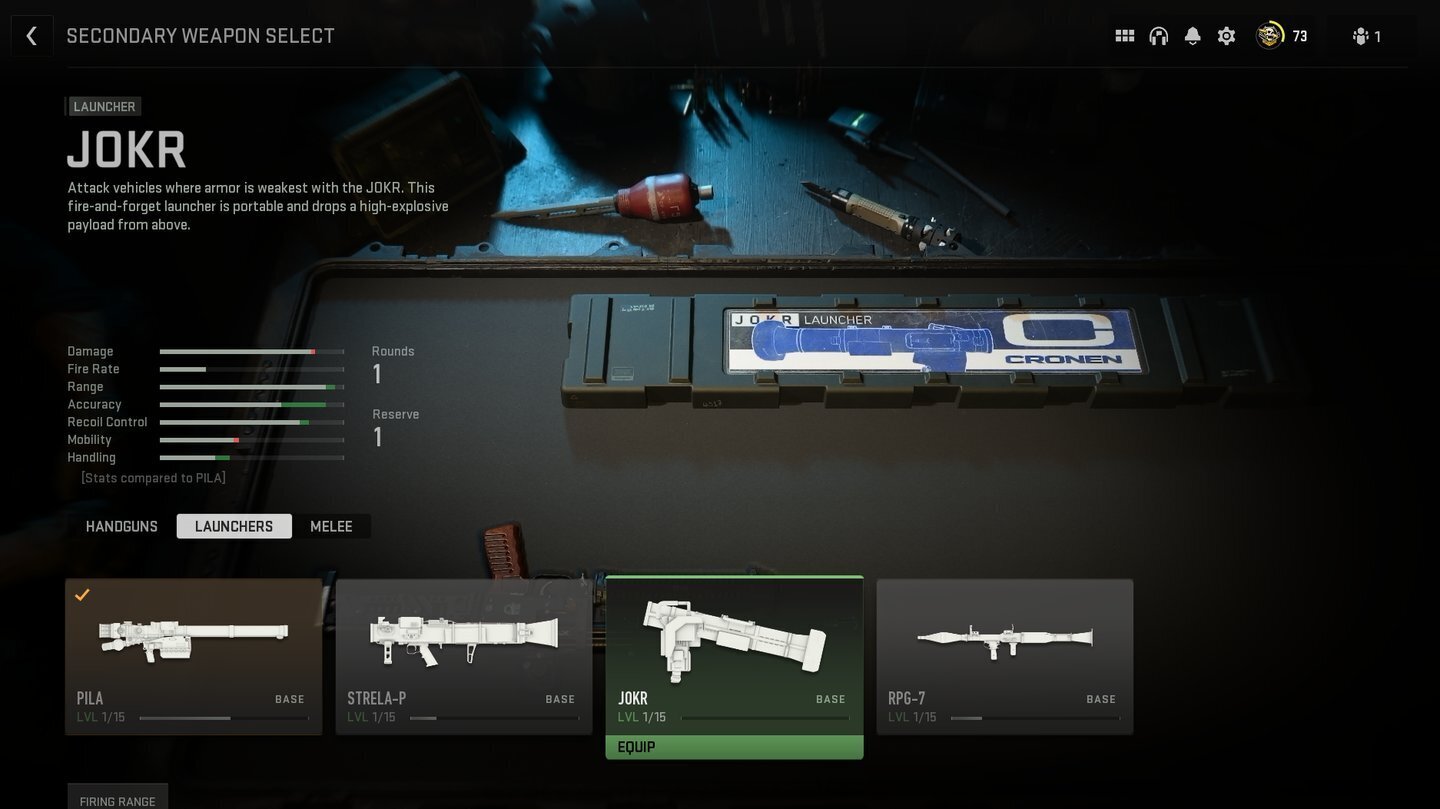Select the highlighted JOKR weapon card
Viewport: 1440px width, 809px height.
pos(734,645)
